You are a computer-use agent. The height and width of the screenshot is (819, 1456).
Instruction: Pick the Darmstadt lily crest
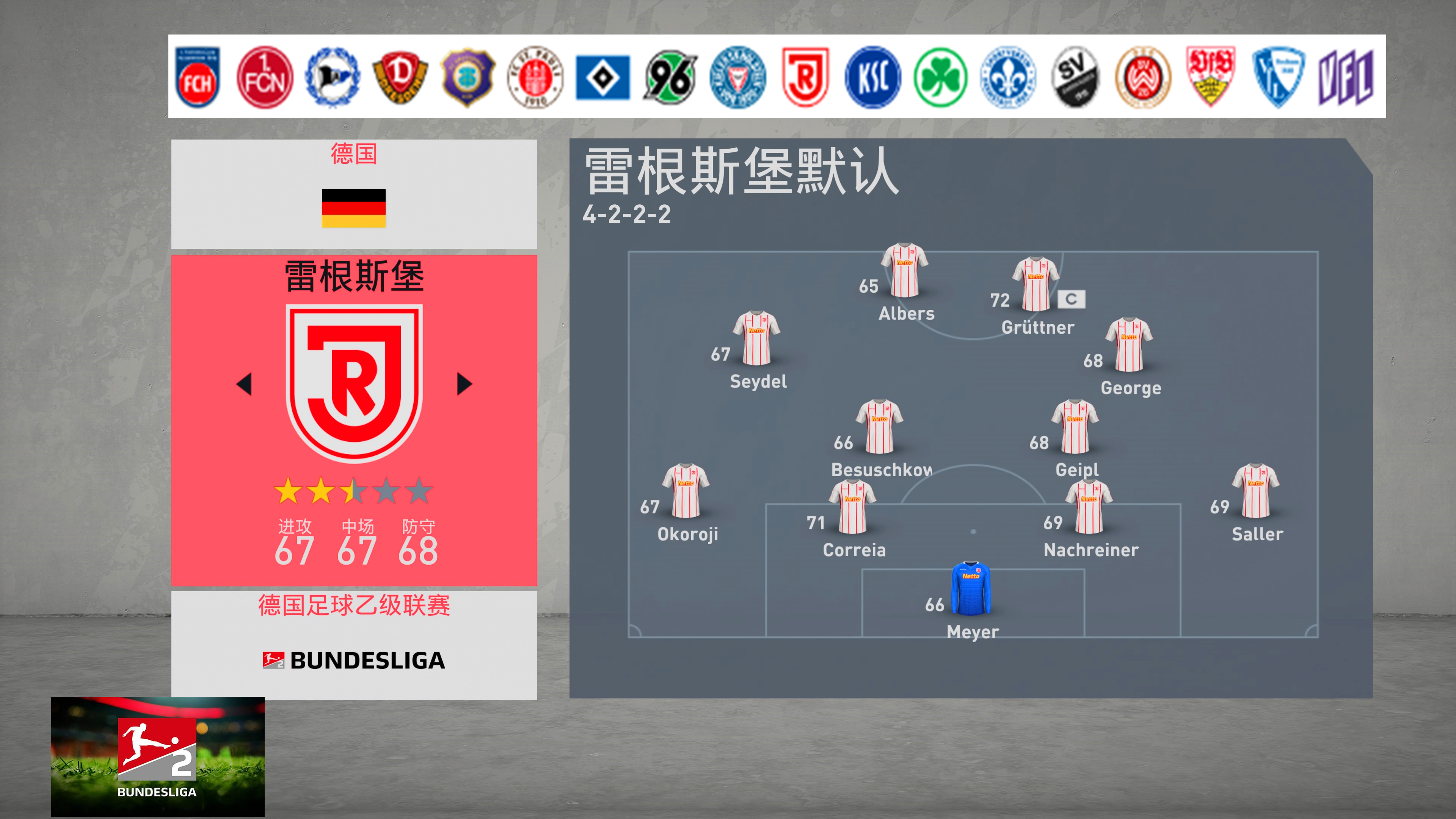coord(1008,77)
